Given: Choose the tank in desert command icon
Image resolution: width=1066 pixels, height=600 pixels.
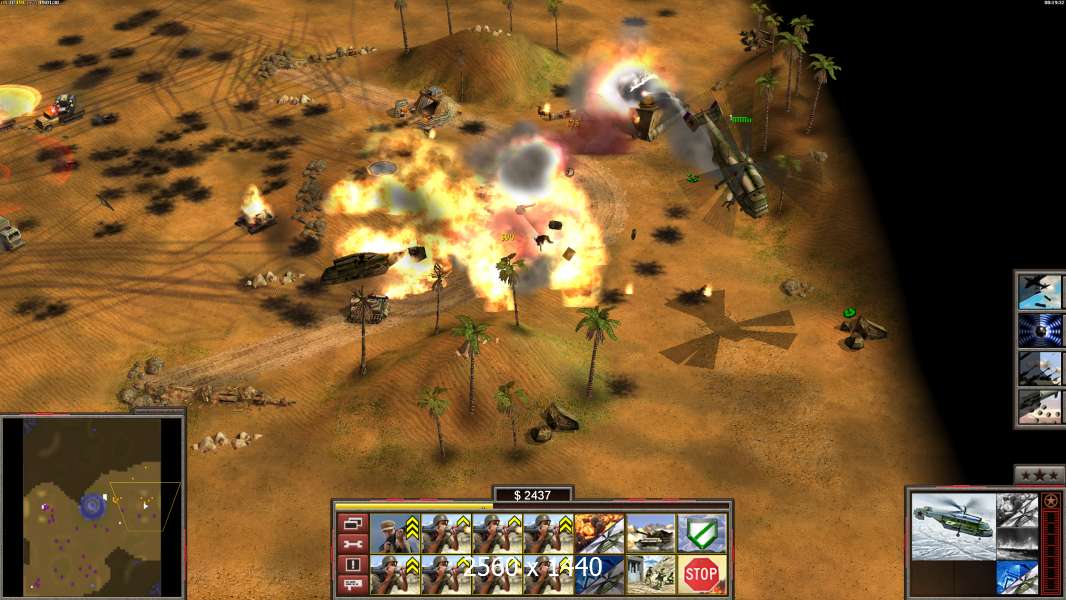Looking at the screenshot, I should tap(650, 533).
